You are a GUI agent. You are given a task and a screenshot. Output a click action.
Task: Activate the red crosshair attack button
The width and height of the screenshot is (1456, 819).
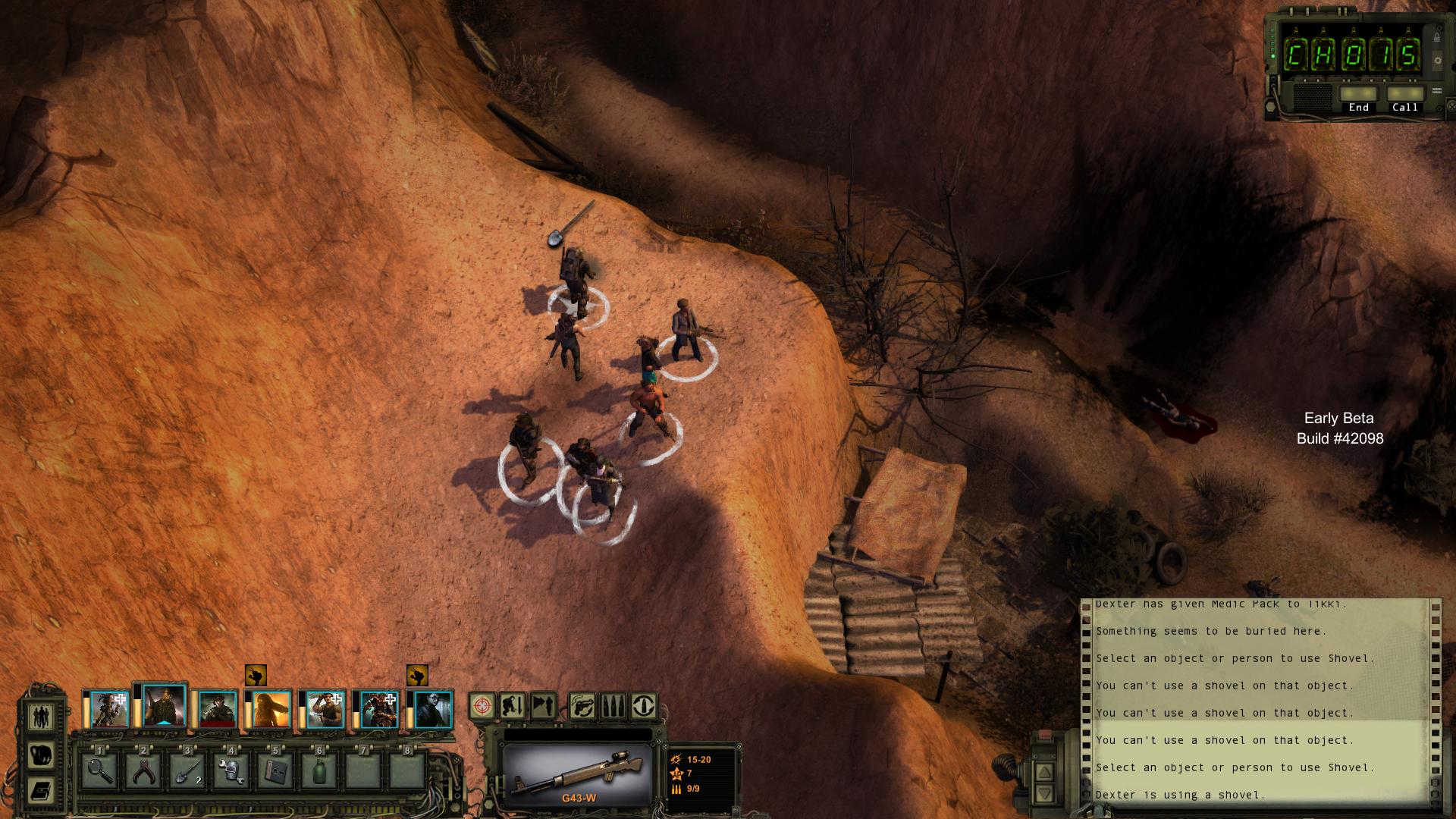(482, 707)
